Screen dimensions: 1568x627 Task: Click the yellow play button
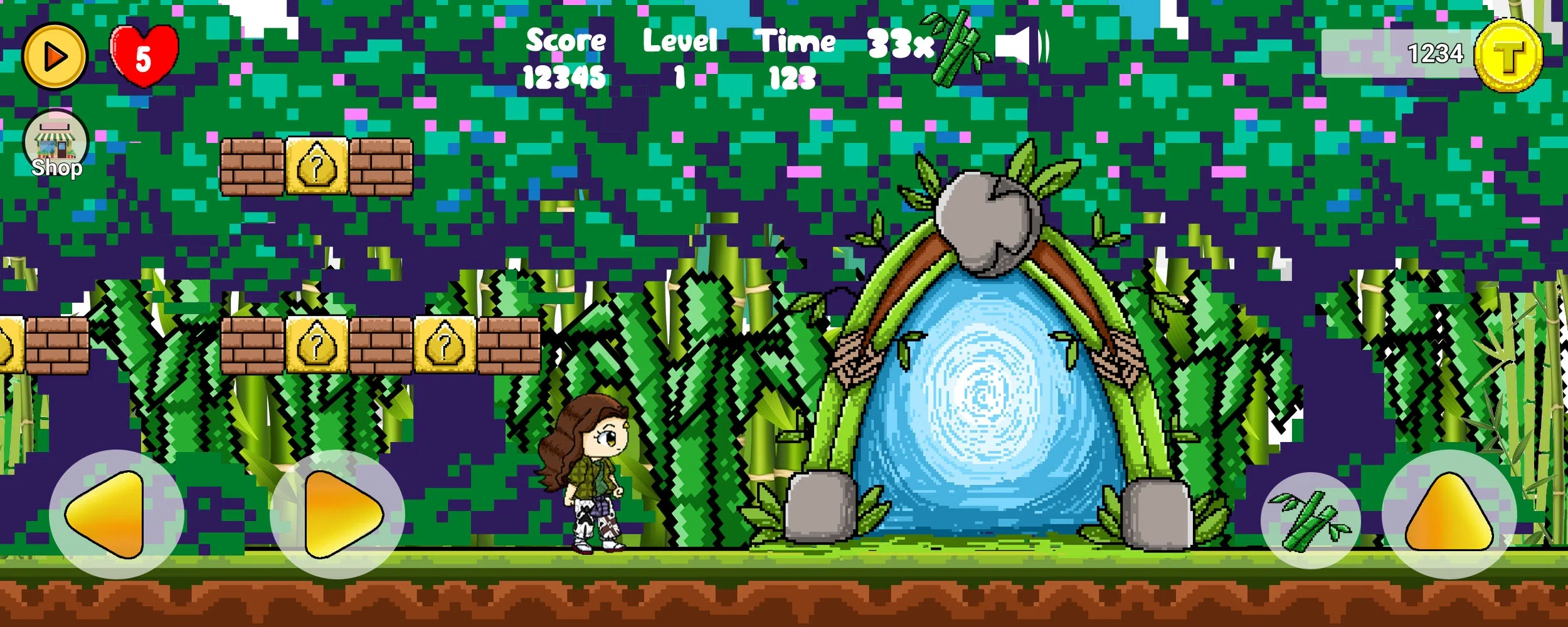click(x=55, y=55)
